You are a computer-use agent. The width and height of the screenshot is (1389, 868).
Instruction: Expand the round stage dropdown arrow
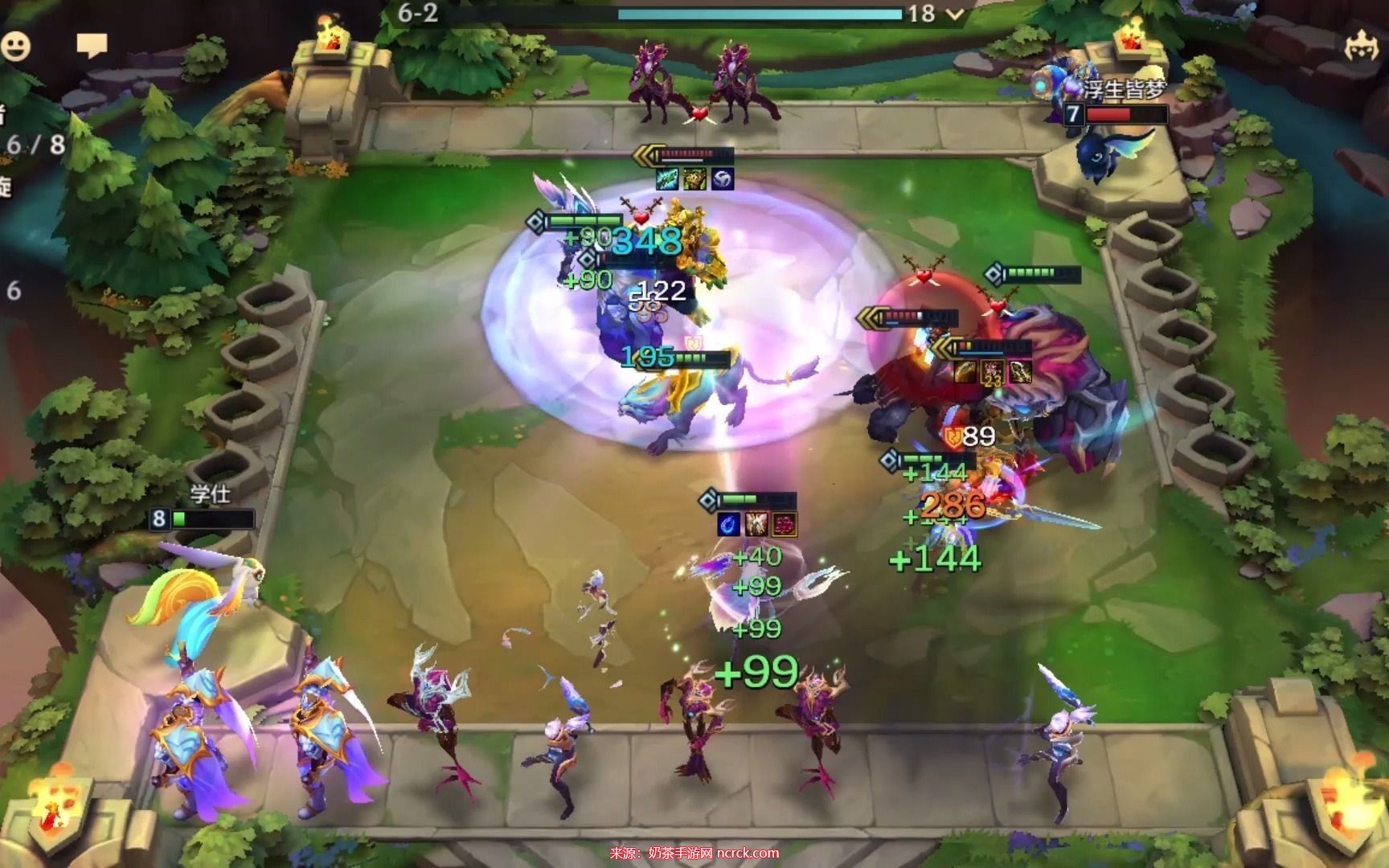point(955,14)
